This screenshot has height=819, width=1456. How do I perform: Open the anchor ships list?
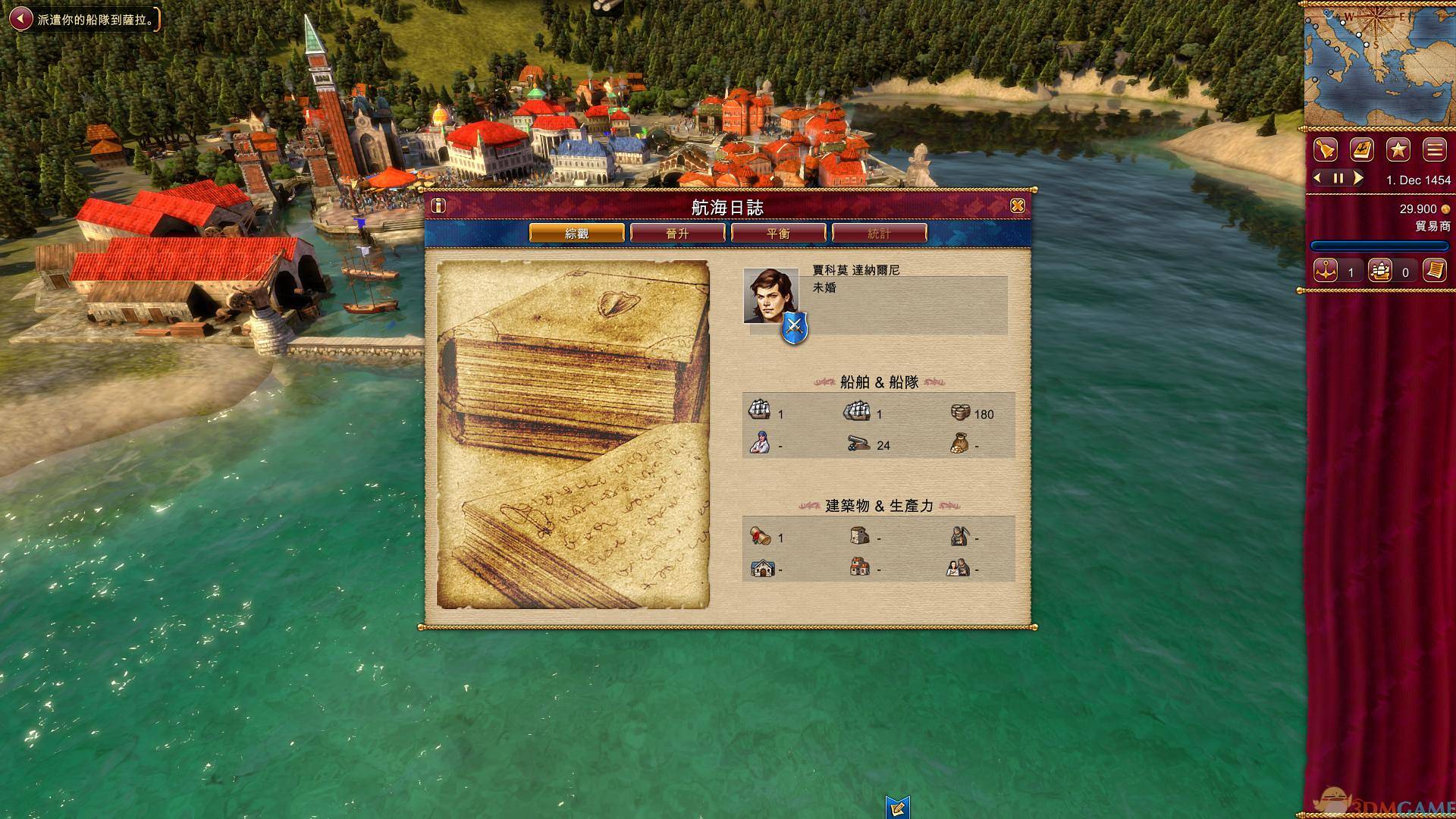point(1326,271)
